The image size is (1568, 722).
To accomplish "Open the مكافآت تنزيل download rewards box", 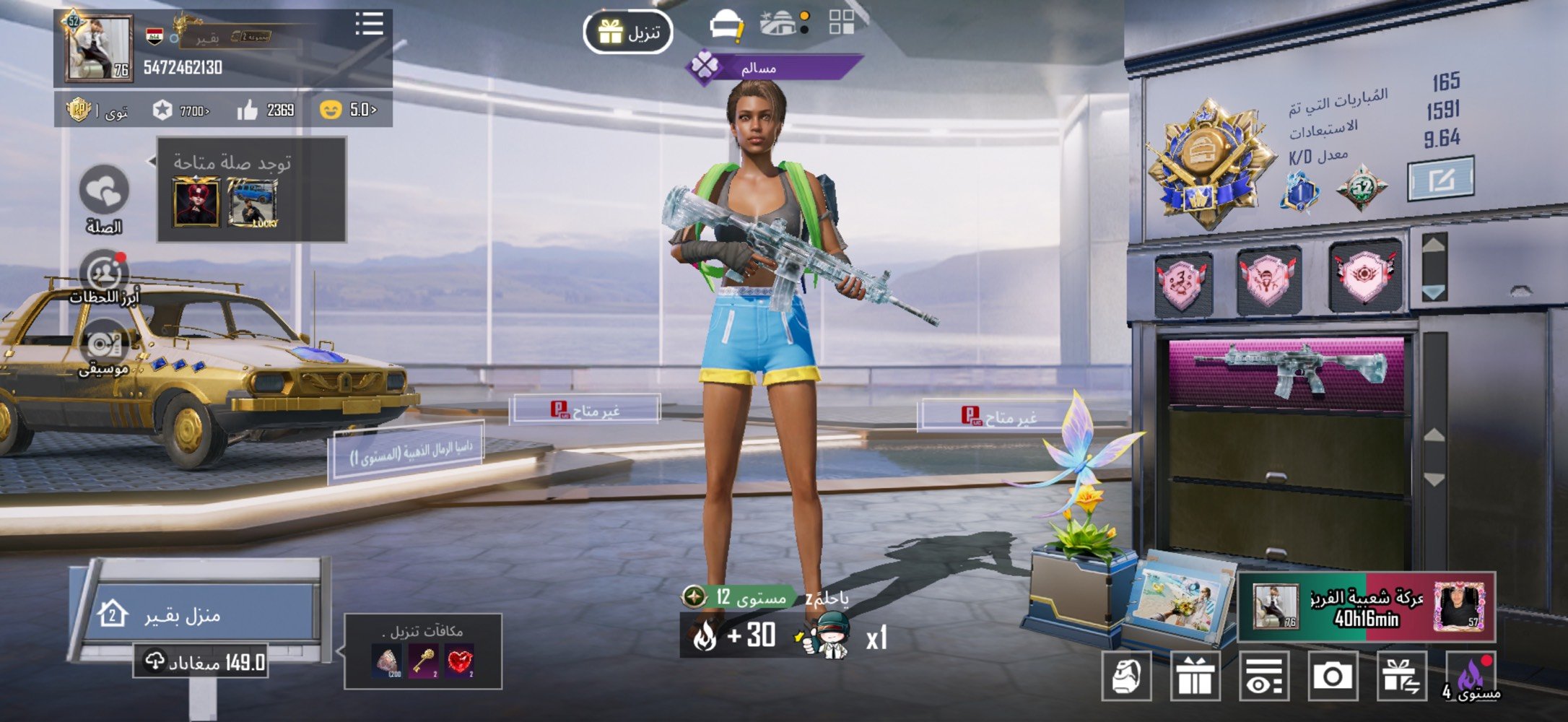I will (x=423, y=652).
